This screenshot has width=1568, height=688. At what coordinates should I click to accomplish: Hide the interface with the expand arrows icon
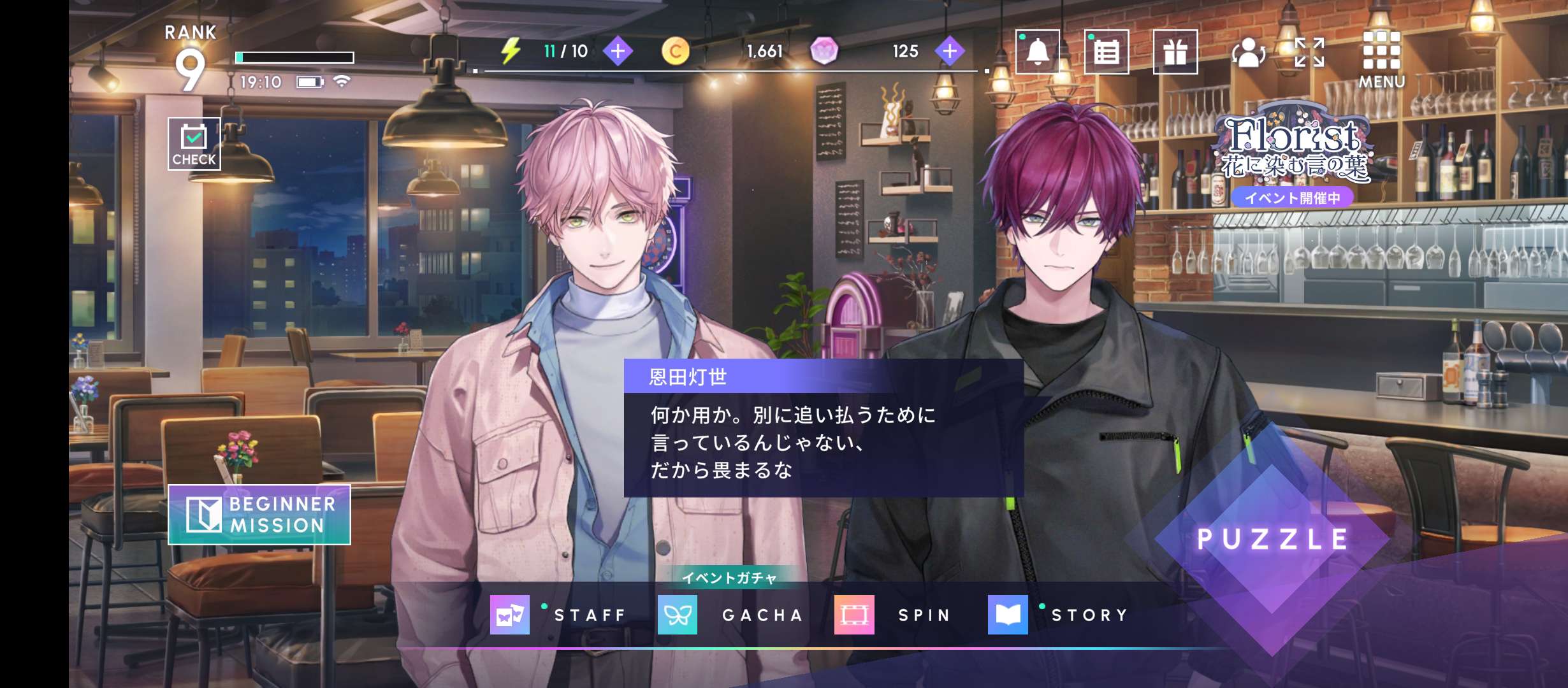[x=1309, y=52]
